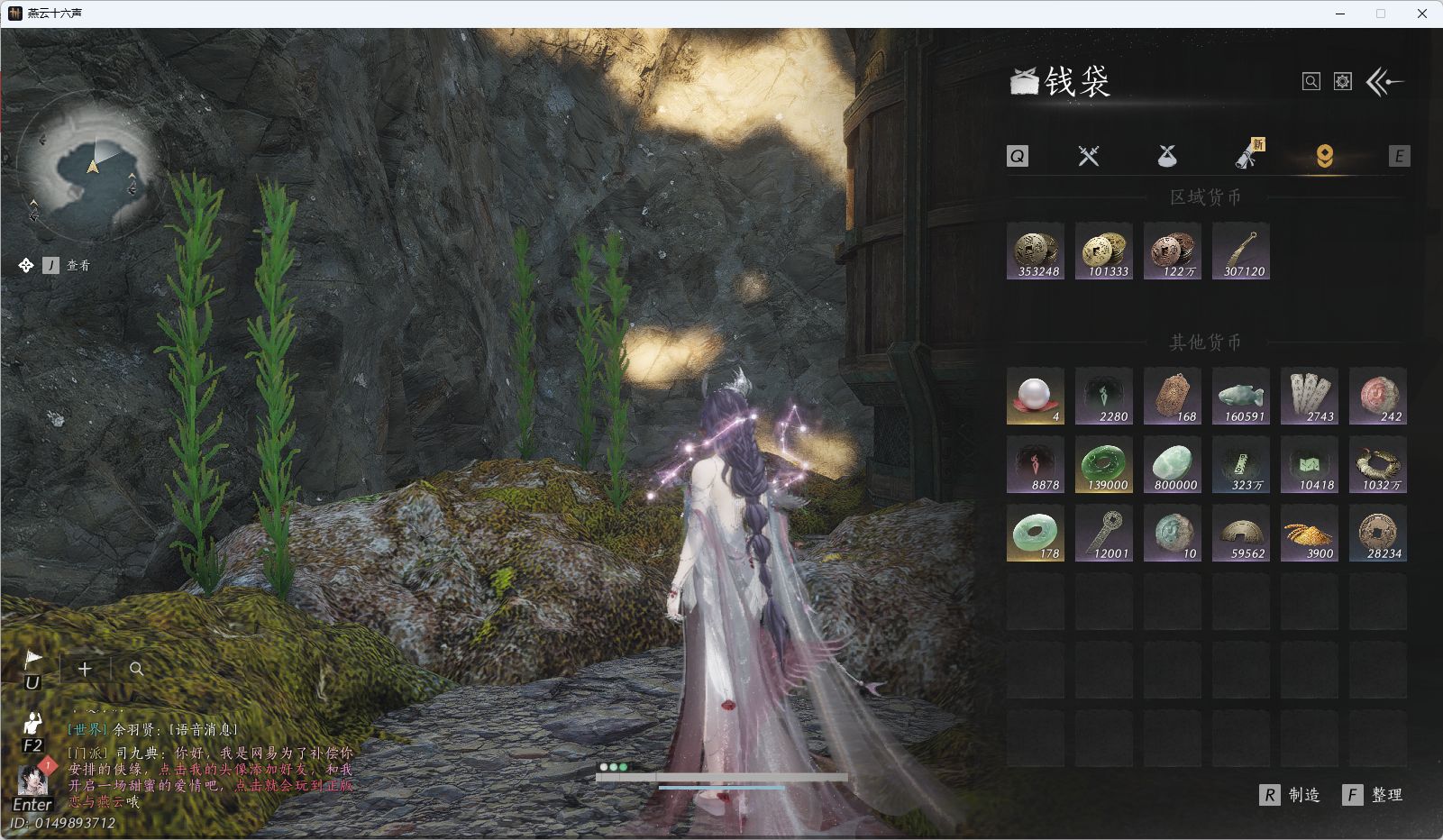
Task: Select the white pearl currency slot
Action: click(1036, 396)
